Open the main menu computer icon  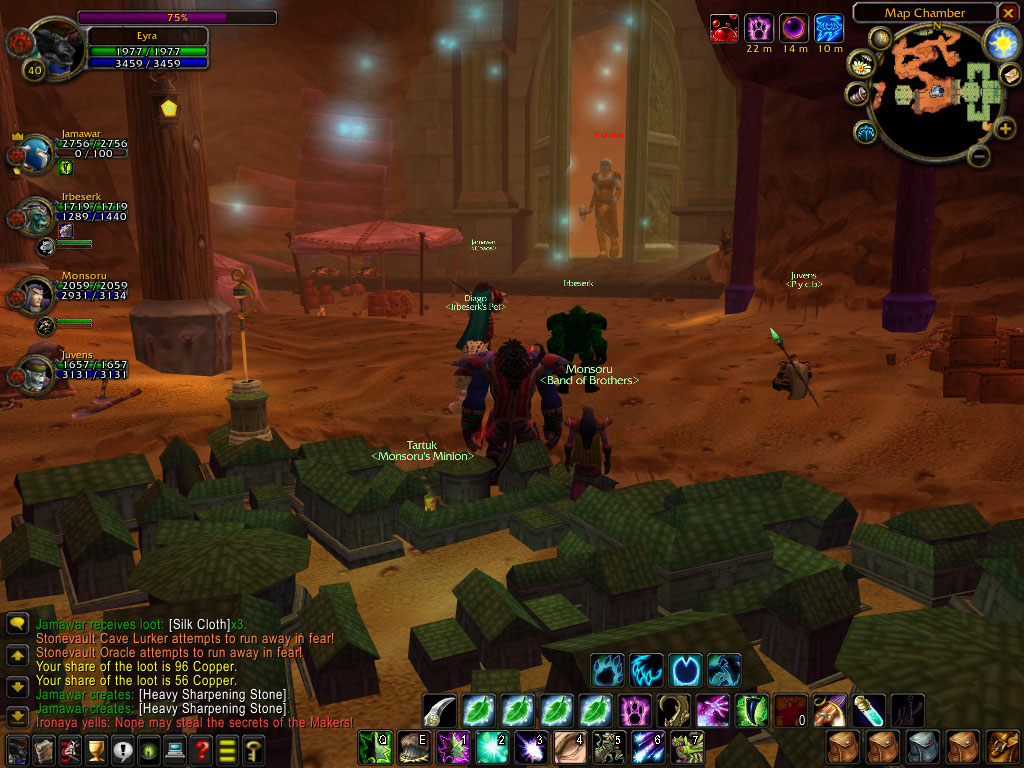coord(175,749)
